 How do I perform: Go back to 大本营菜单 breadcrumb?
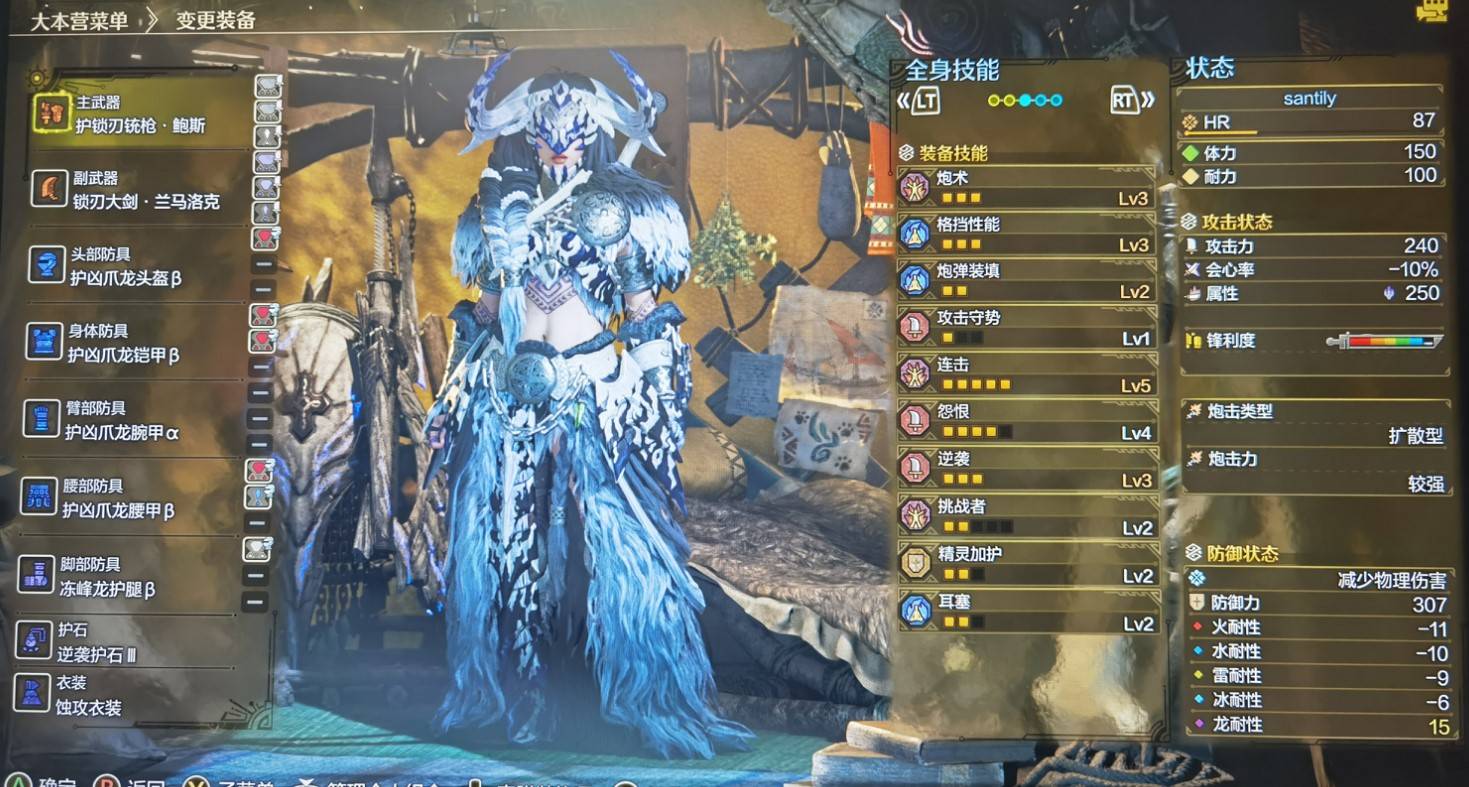(80, 21)
